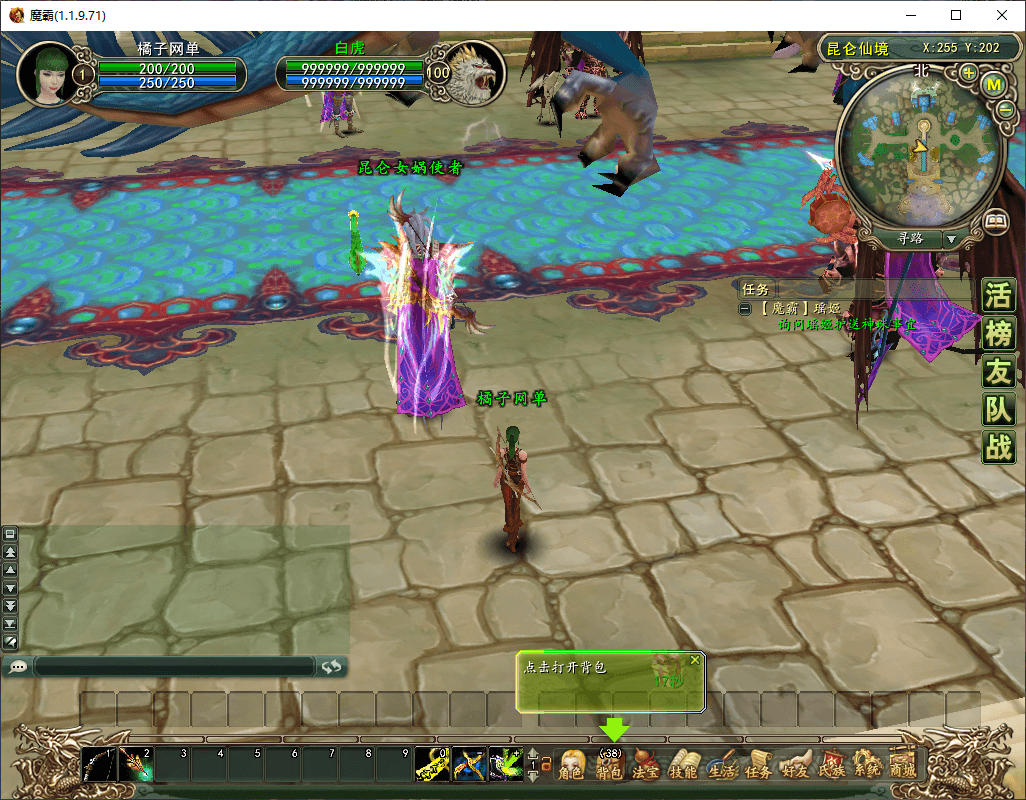Maximize the game window

click(x=956, y=15)
